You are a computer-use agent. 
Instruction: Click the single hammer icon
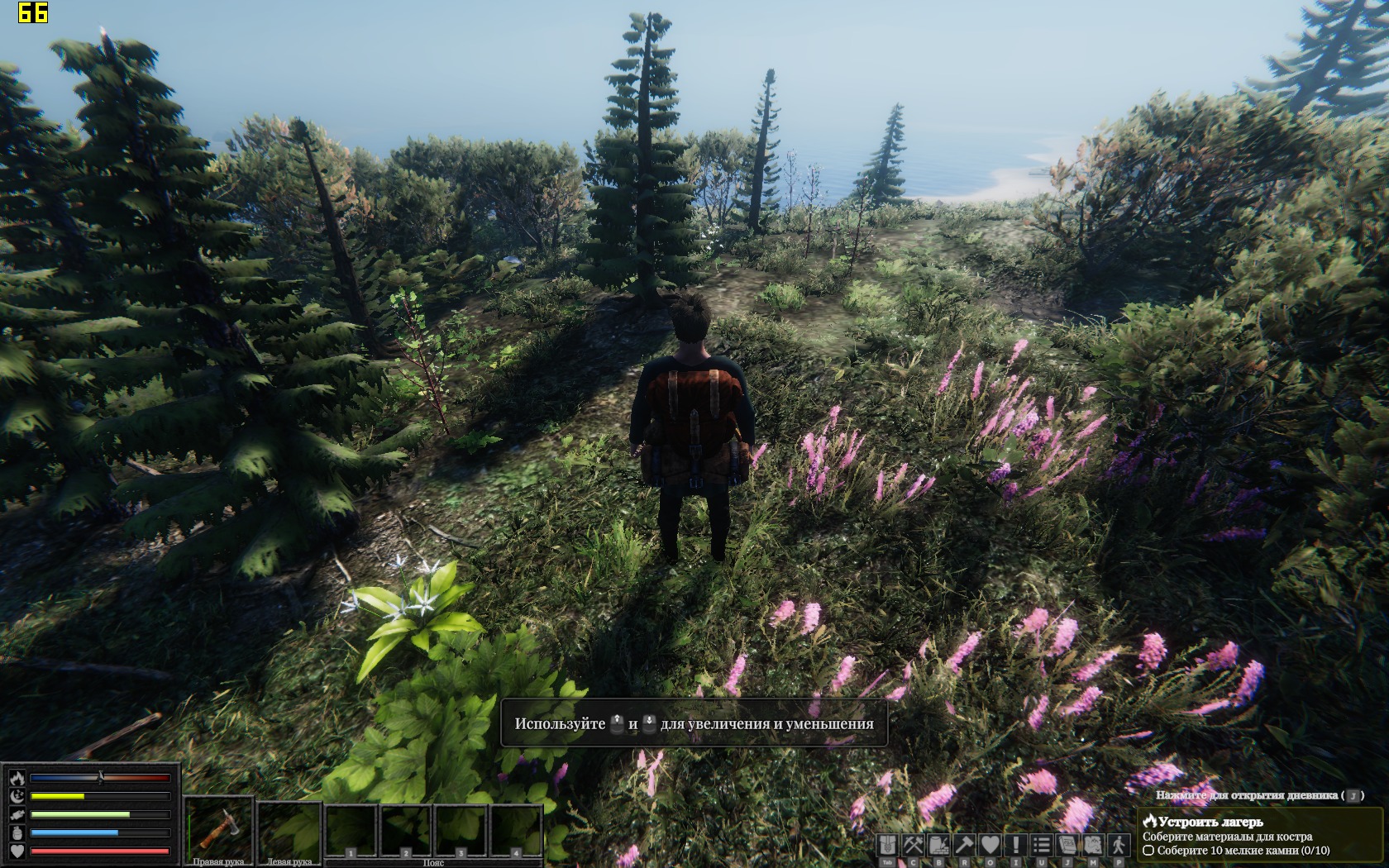[x=965, y=845]
